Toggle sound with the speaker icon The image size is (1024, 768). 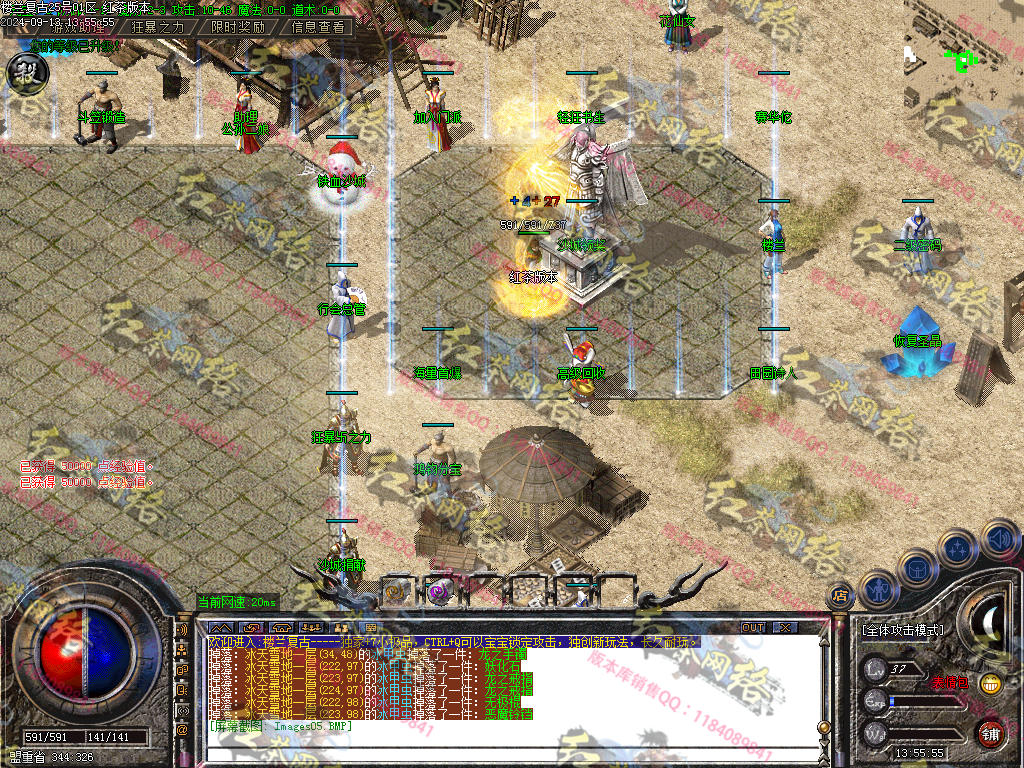pos(998,538)
